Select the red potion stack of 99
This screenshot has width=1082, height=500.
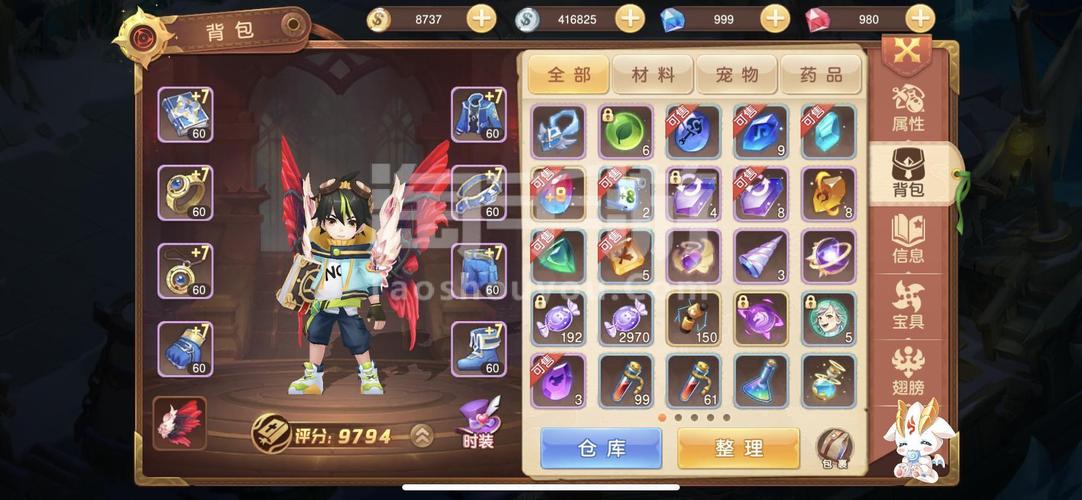626,380
